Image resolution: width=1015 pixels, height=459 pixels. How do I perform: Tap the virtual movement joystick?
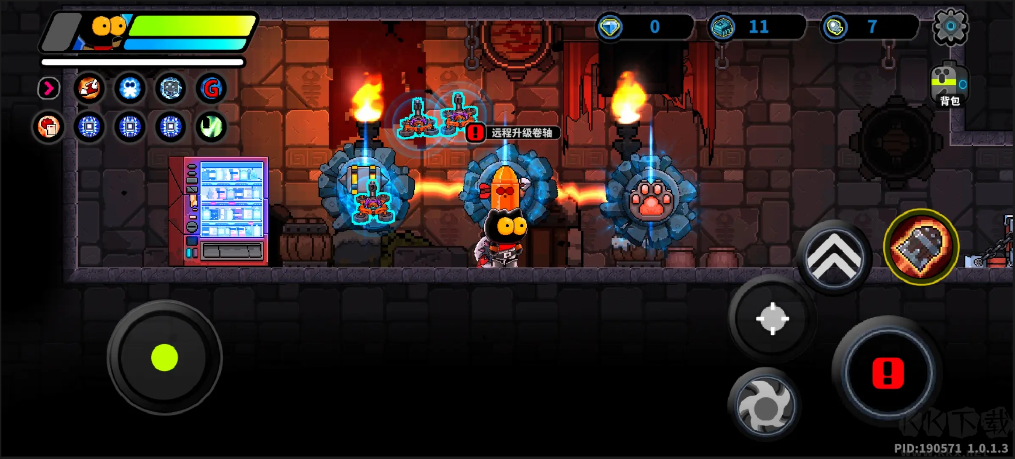[164, 357]
